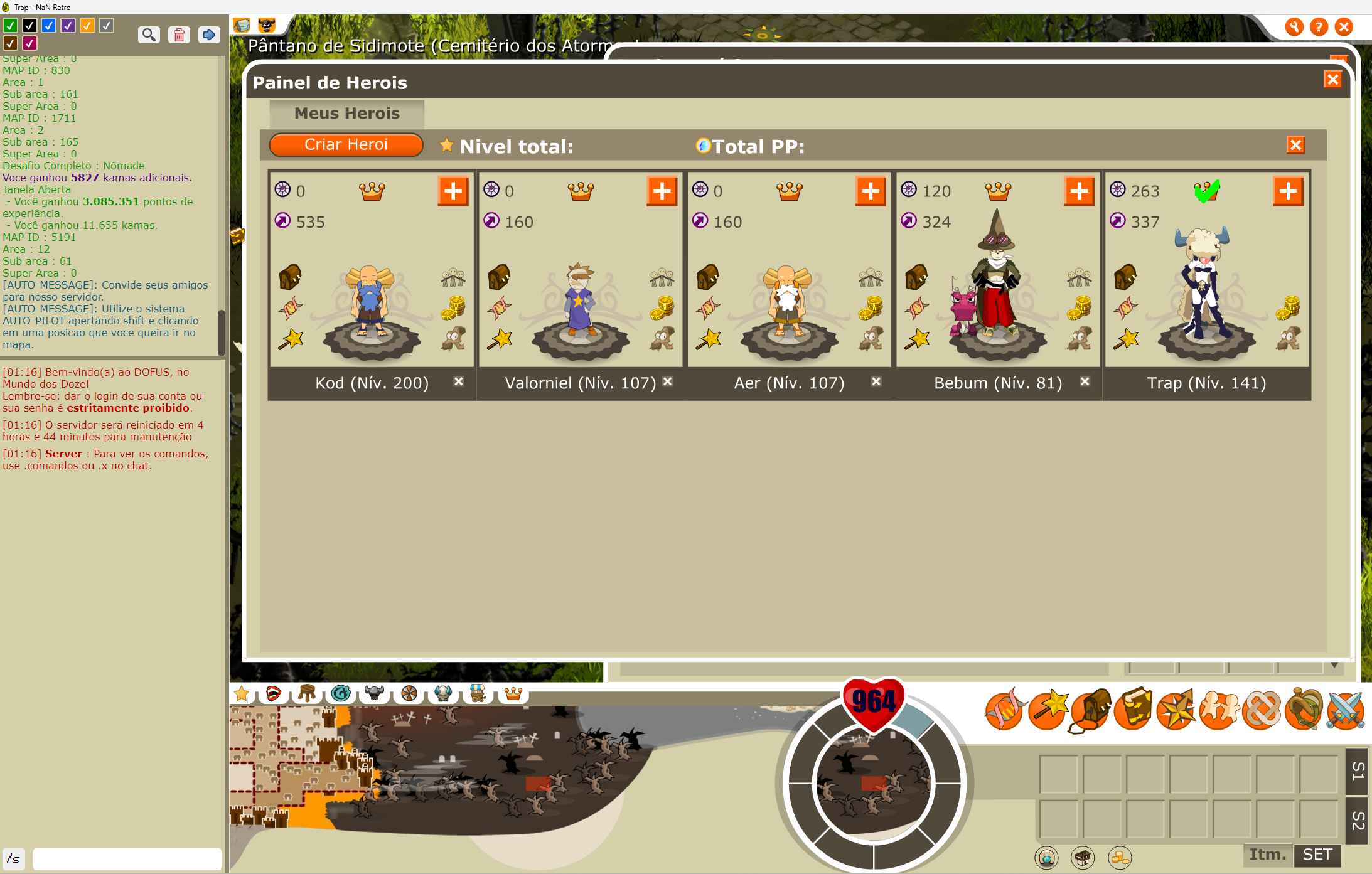Open the spell book menu icon

1133,710
